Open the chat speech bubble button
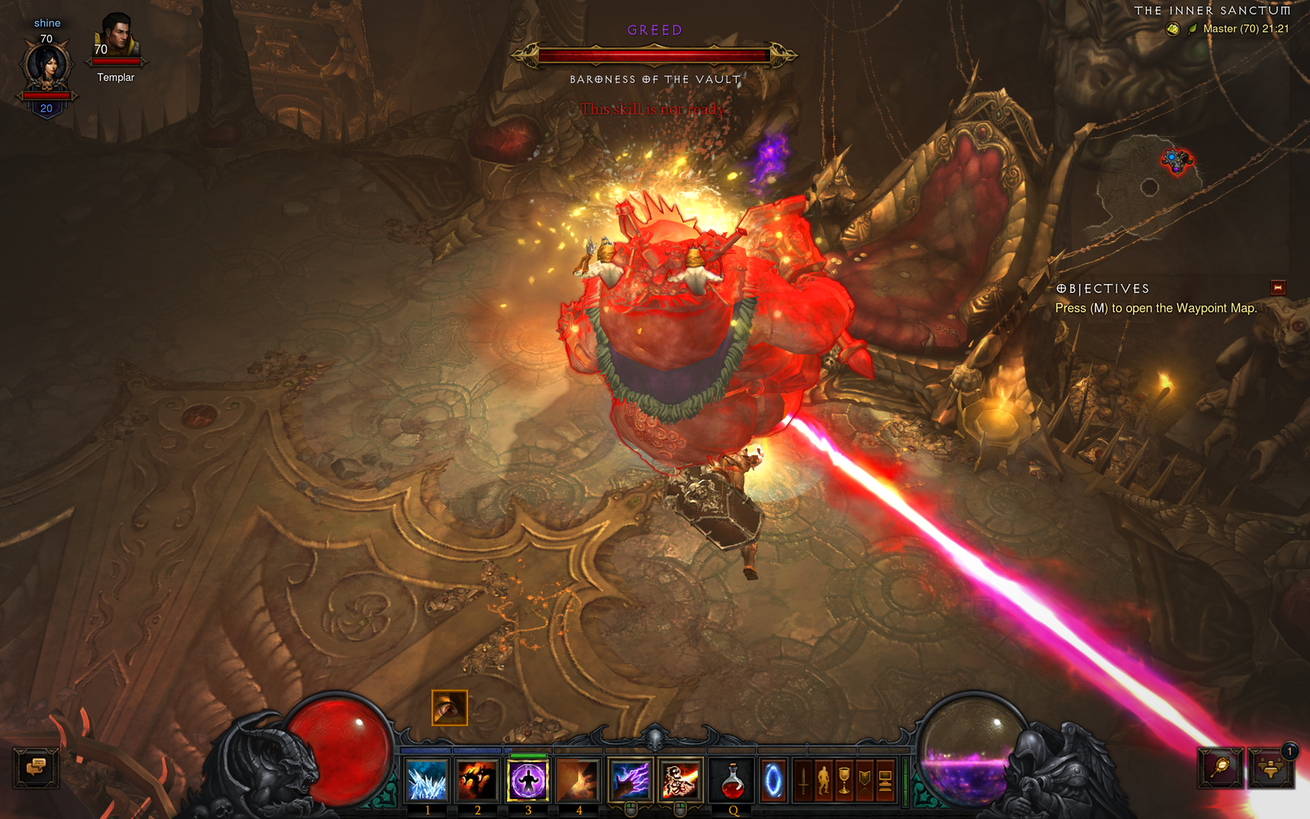The width and height of the screenshot is (1310, 819). click(x=36, y=768)
